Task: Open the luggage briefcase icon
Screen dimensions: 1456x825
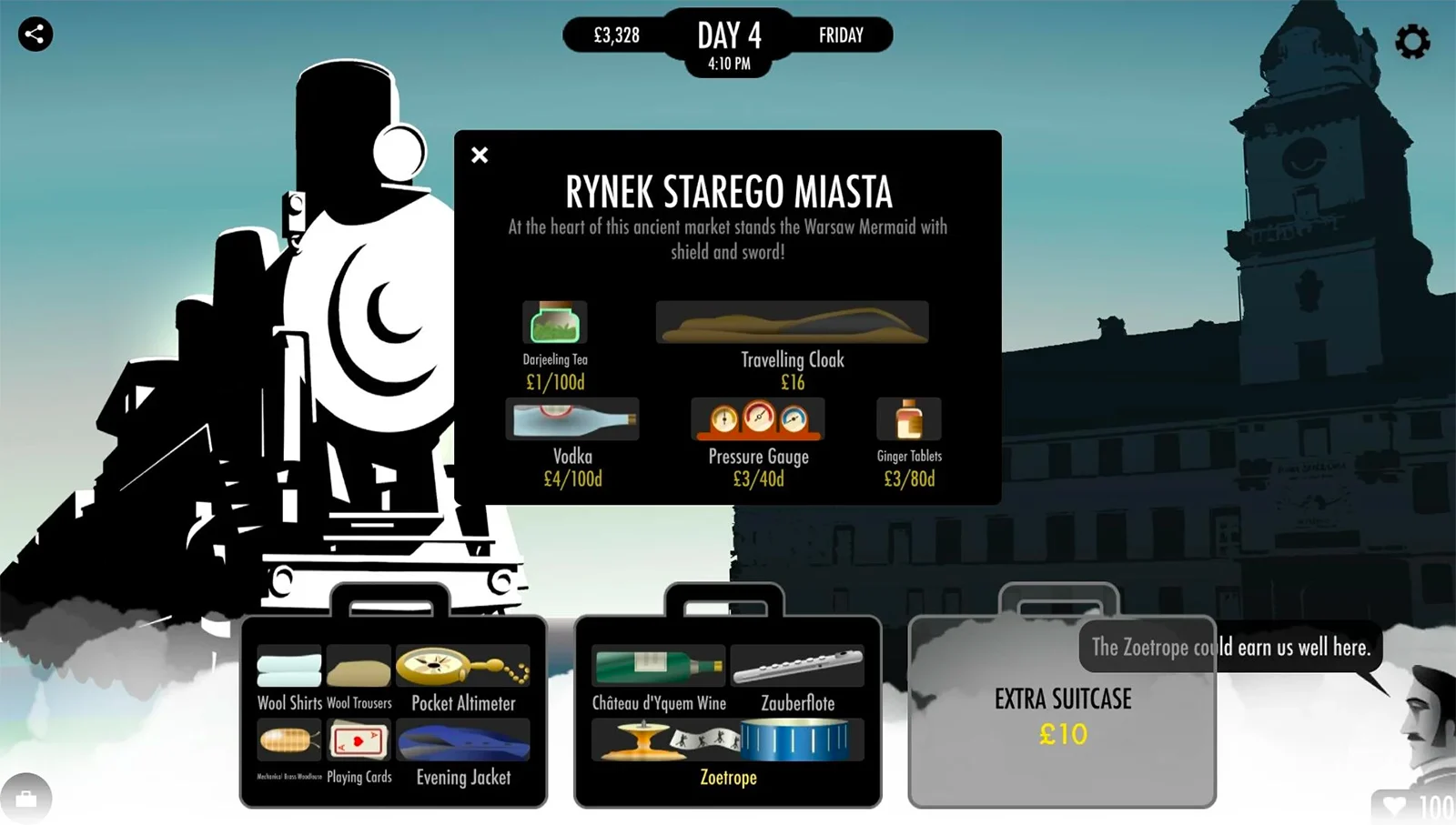Action: 26,799
